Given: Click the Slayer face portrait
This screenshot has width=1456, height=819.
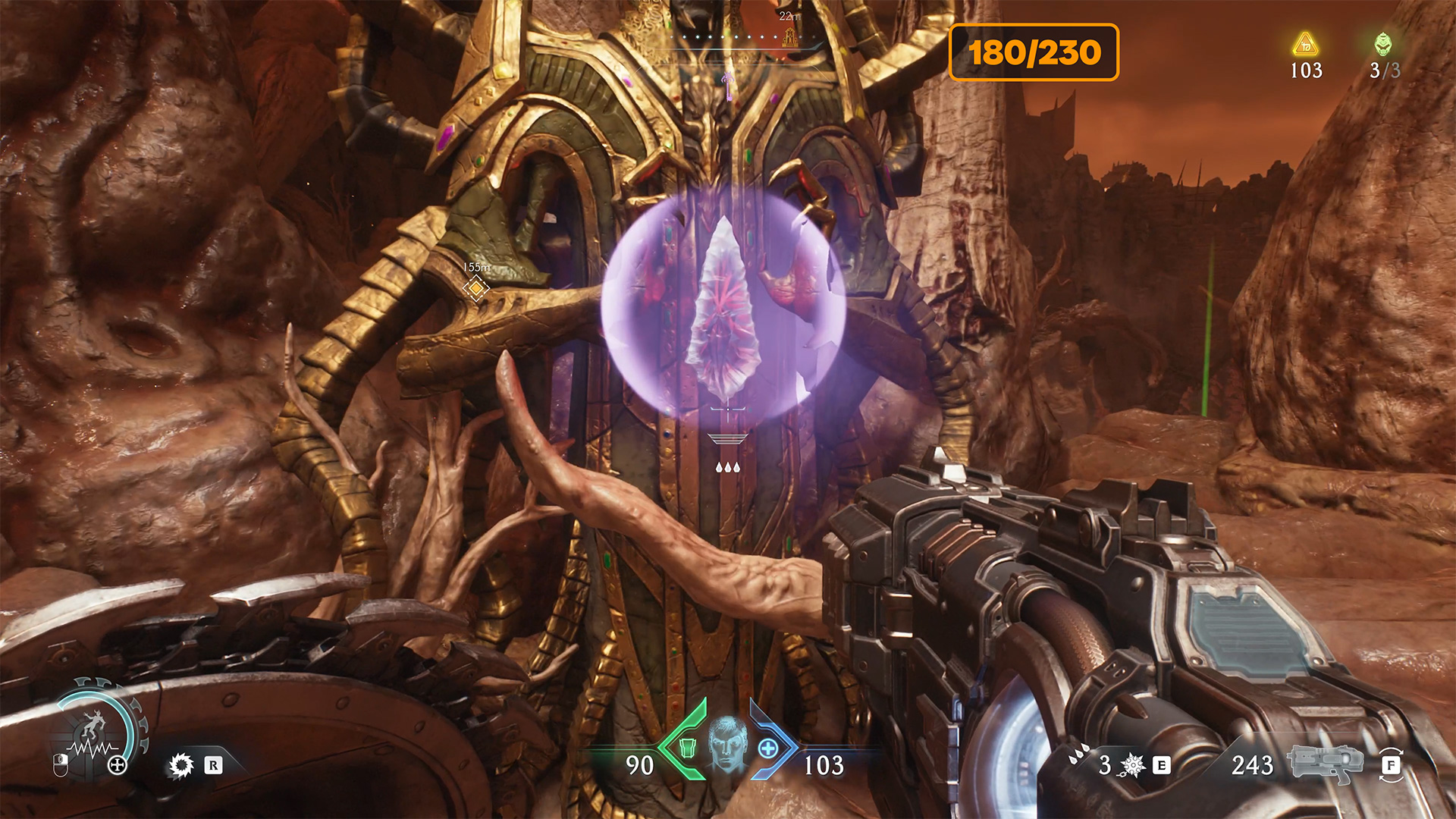Looking at the screenshot, I should pos(727,743).
